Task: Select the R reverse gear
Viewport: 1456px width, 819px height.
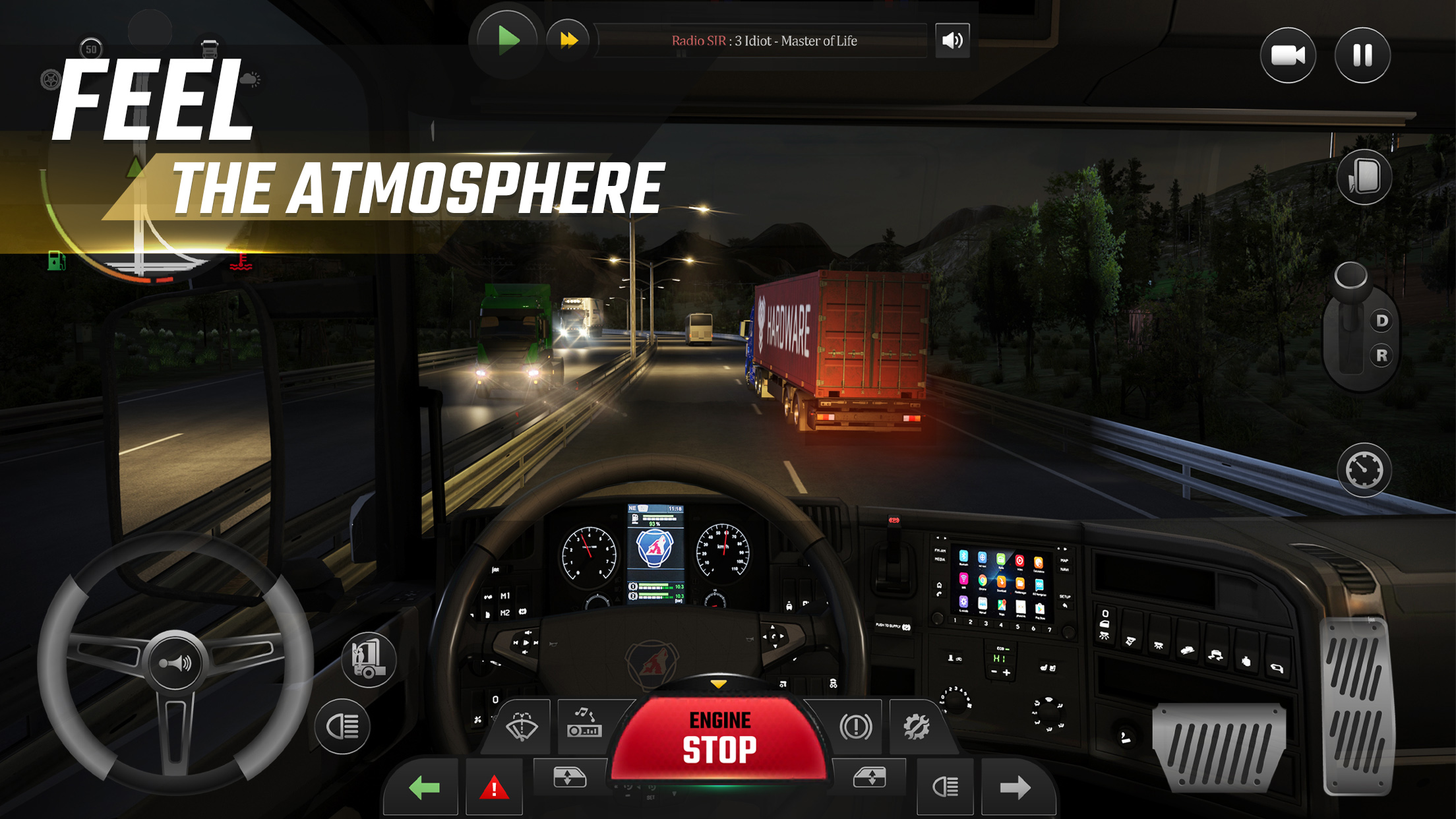Action: click(x=1381, y=355)
